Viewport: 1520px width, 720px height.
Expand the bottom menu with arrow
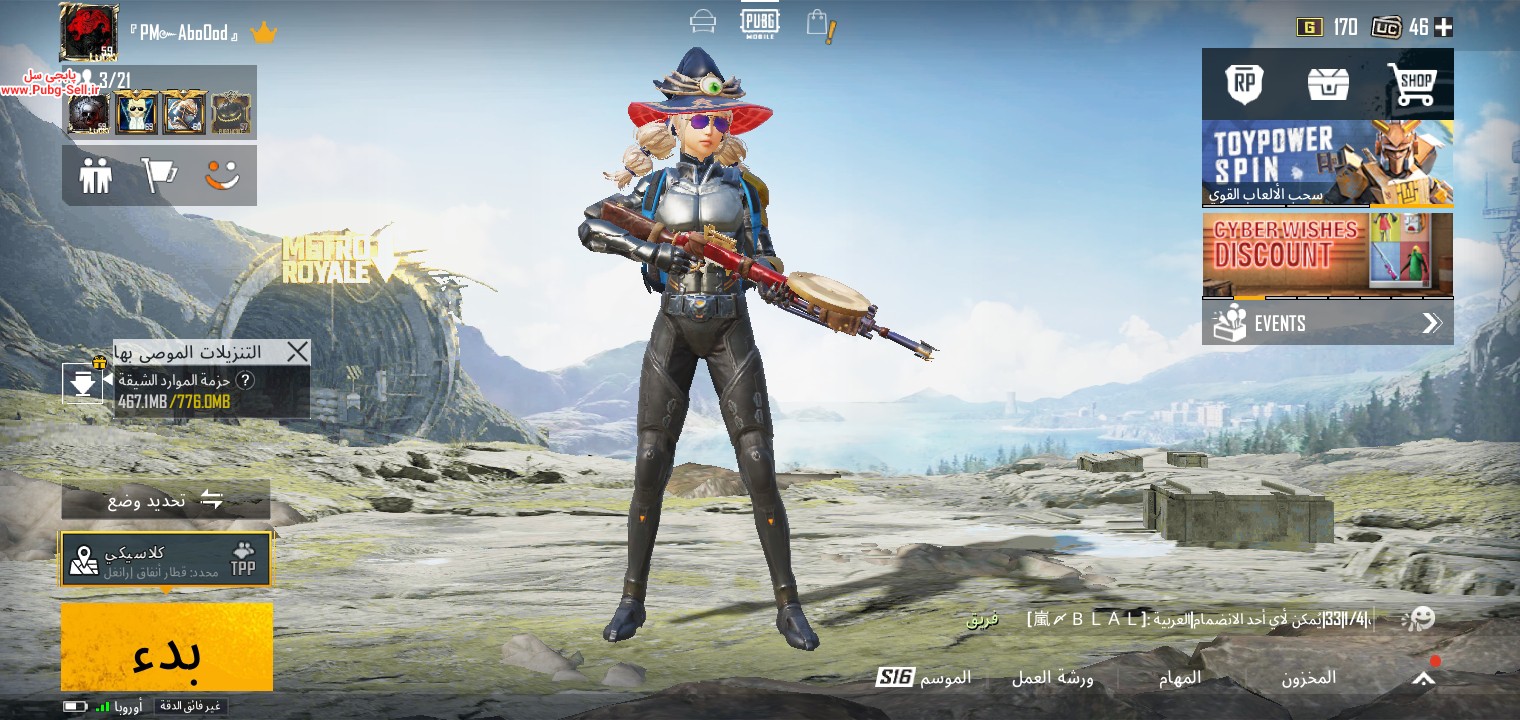1423,678
